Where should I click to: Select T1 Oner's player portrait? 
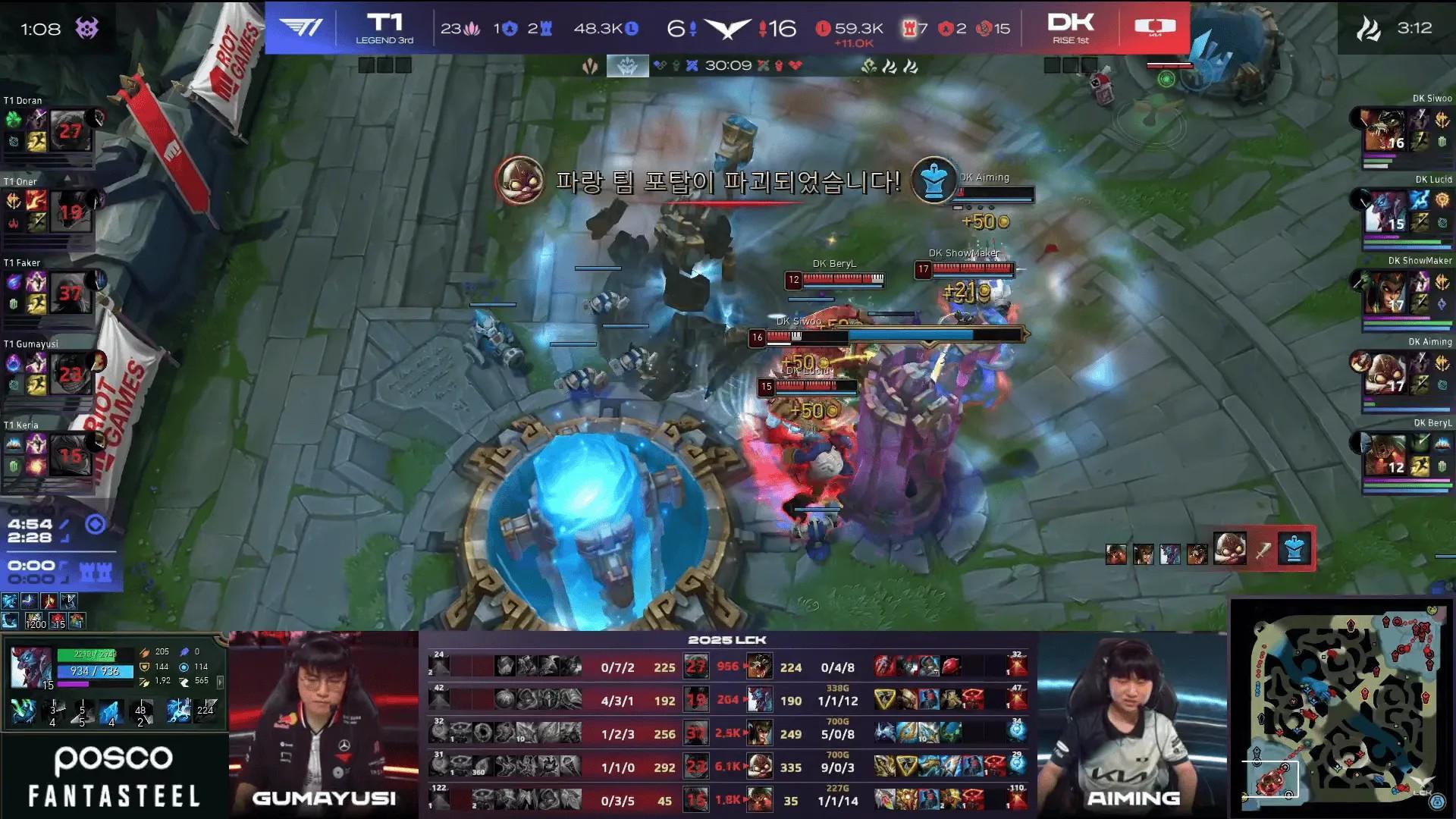click(x=71, y=212)
